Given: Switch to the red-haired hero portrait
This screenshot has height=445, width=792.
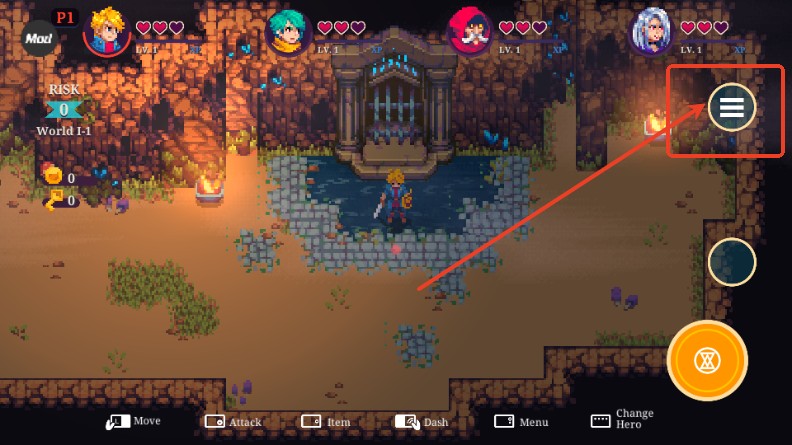Looking at the screenshot, I should [469, 32].
